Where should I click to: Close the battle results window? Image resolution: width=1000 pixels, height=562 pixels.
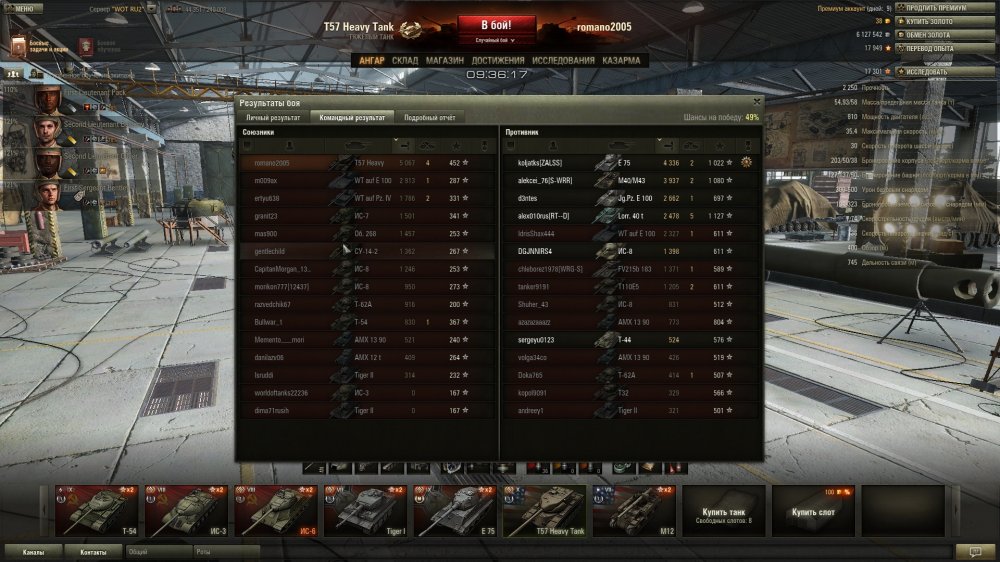pos(756,101)
